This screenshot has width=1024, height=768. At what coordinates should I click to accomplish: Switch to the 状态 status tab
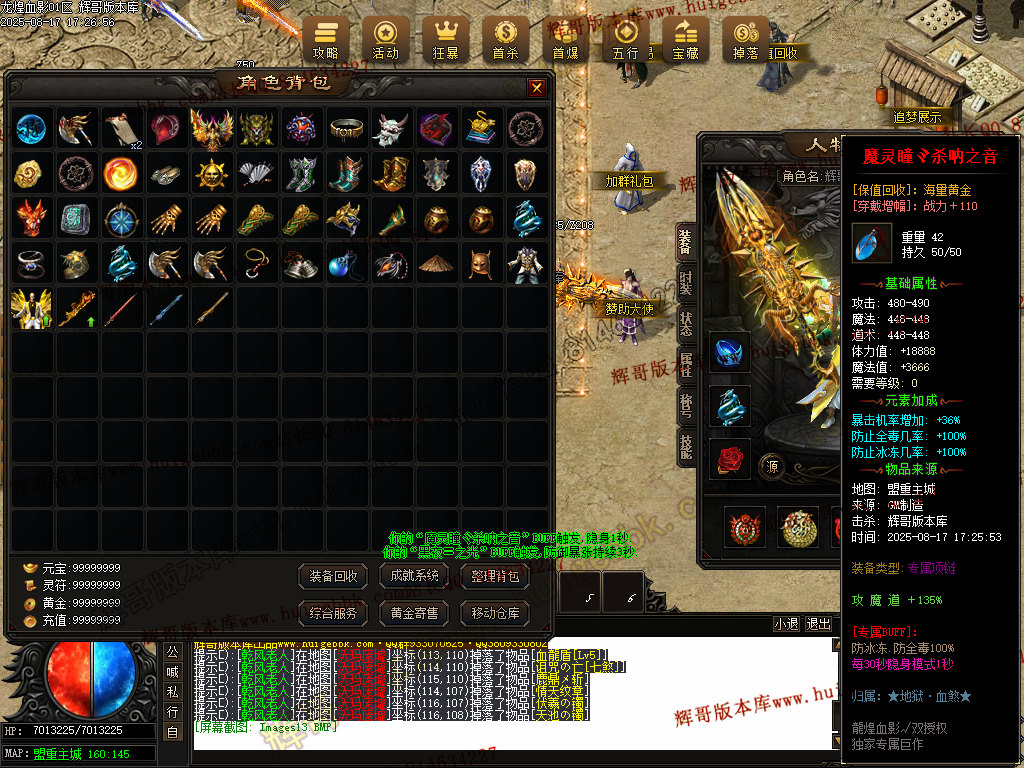(x=686, y=323)
